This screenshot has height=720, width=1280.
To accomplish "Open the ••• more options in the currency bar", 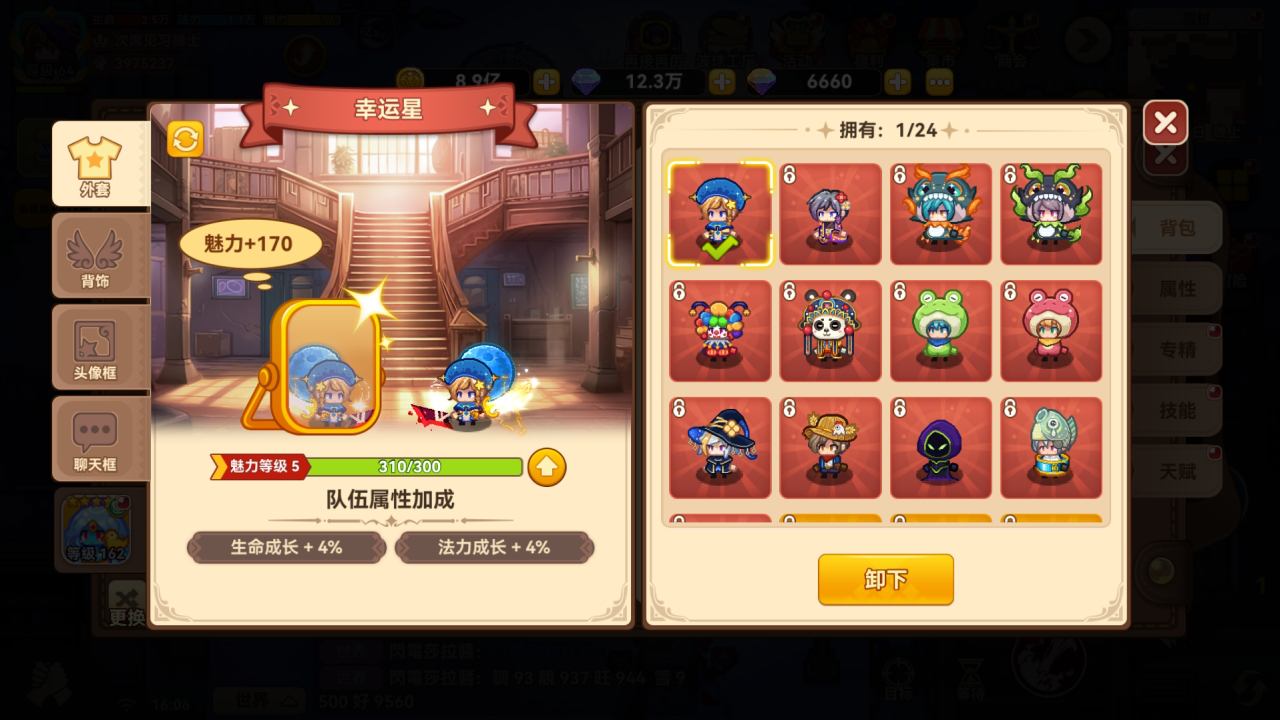I will pyautogui.click(x=937, y=82).
